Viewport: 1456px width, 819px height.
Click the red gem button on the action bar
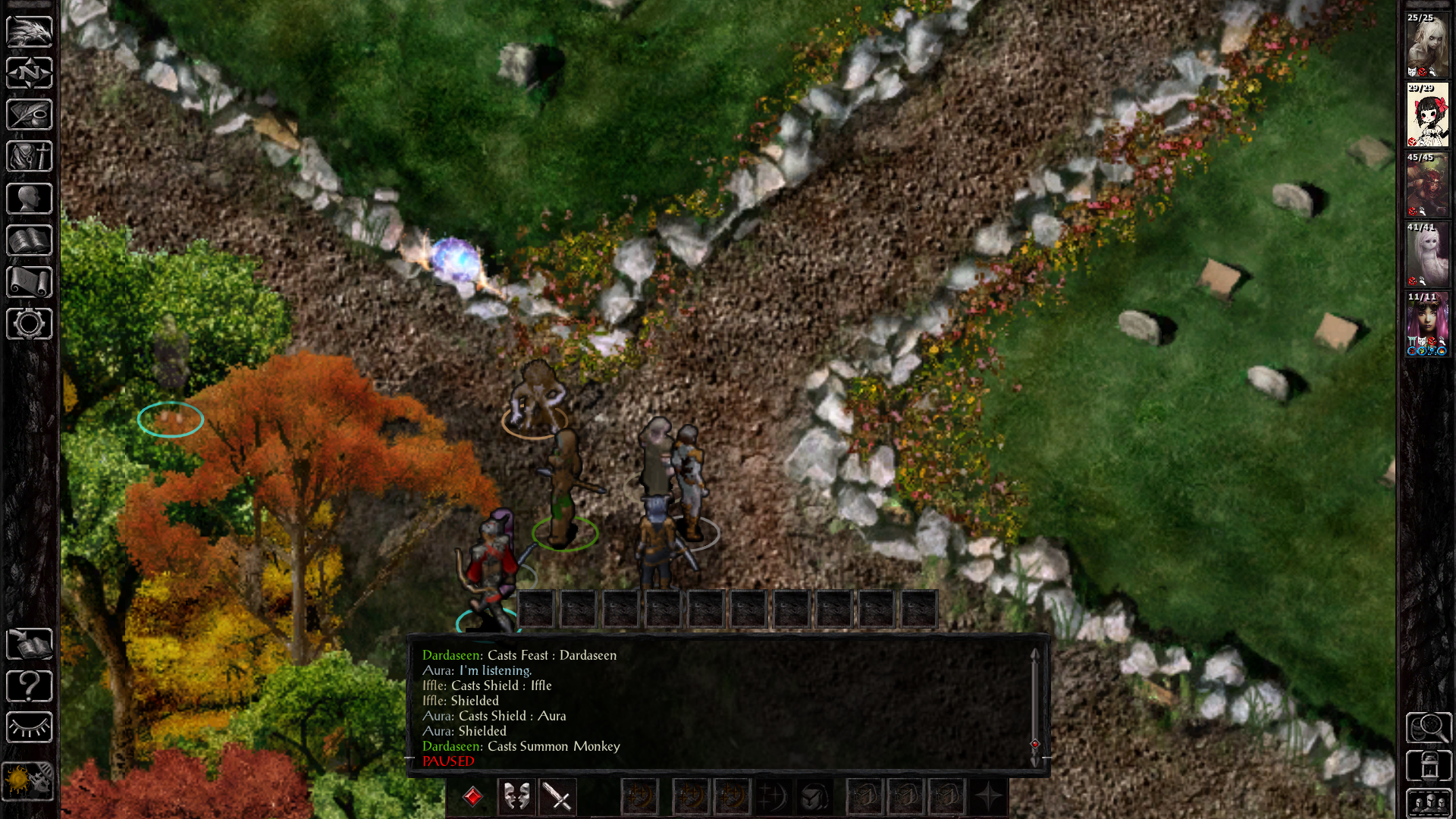(473, 797)
